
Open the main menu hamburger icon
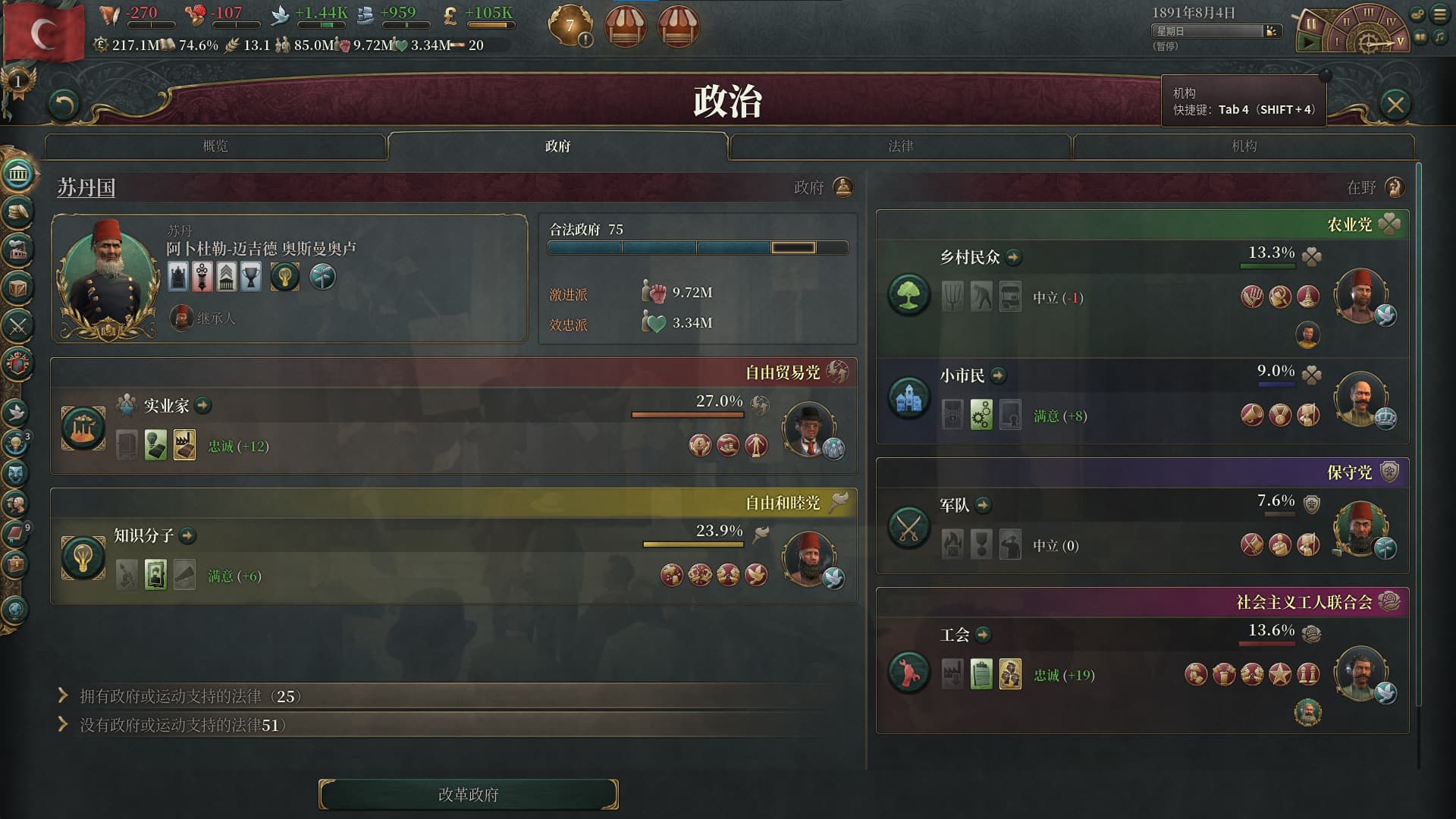[1440, 14]
